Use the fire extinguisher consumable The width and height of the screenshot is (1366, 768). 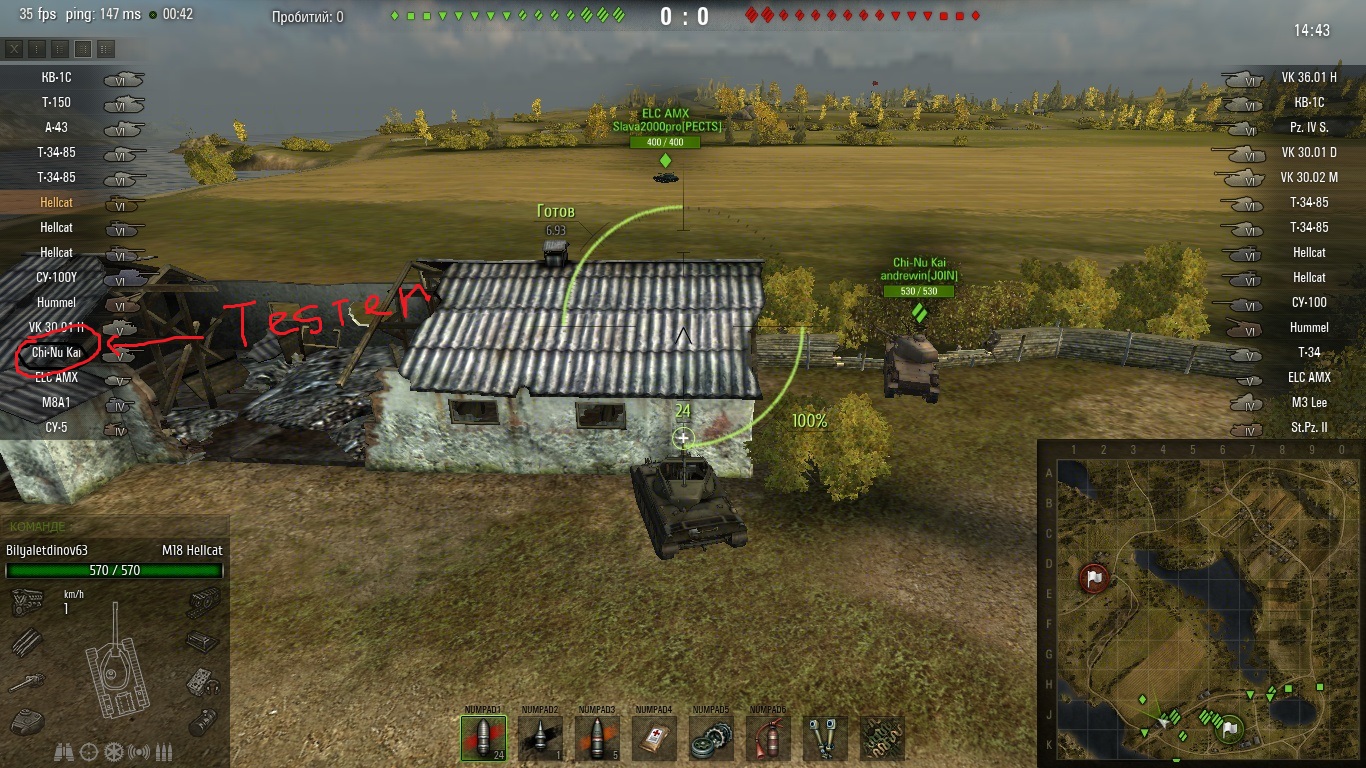click(x=768, y=738)
